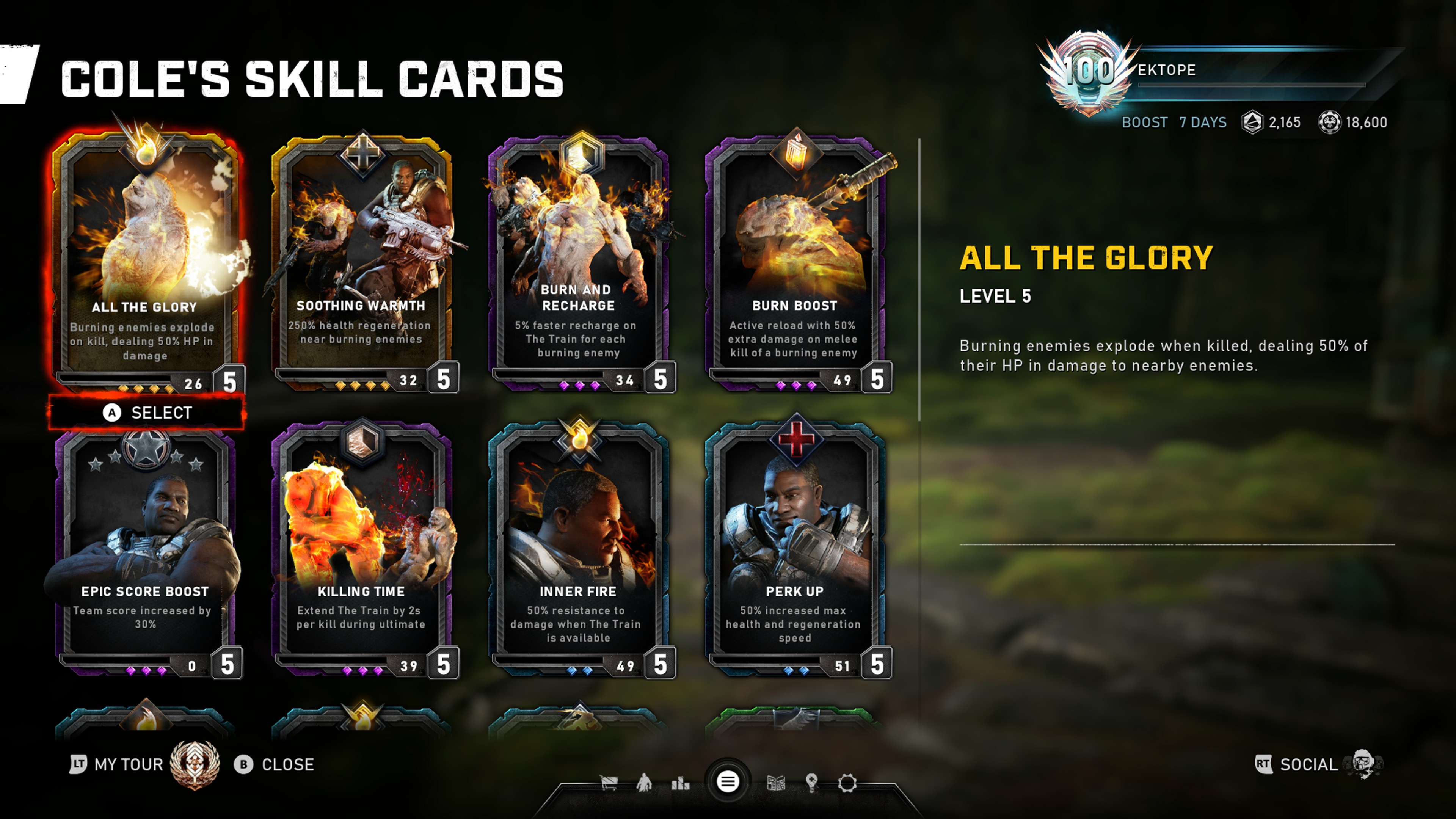Open the news newspaper icon

775,783
